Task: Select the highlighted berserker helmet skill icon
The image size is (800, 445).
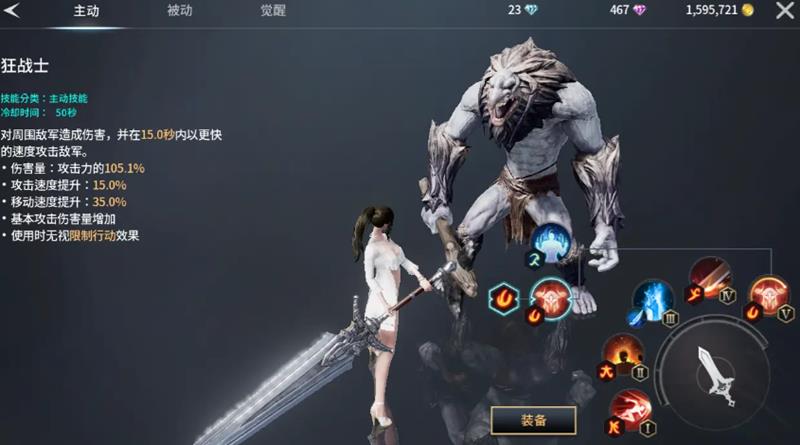Action: tap(550, 299)
